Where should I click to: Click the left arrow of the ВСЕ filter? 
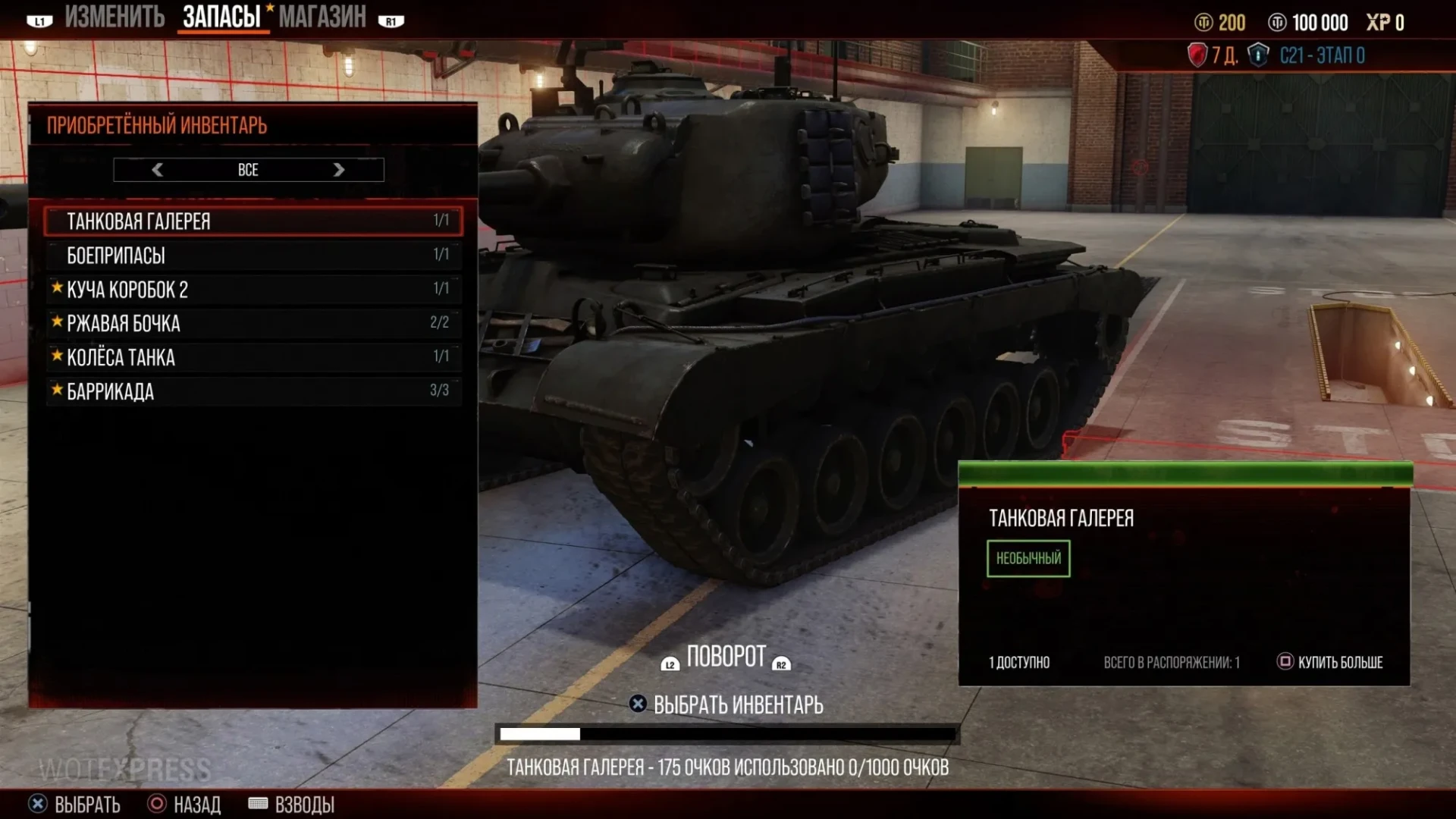tap(158, 170)
